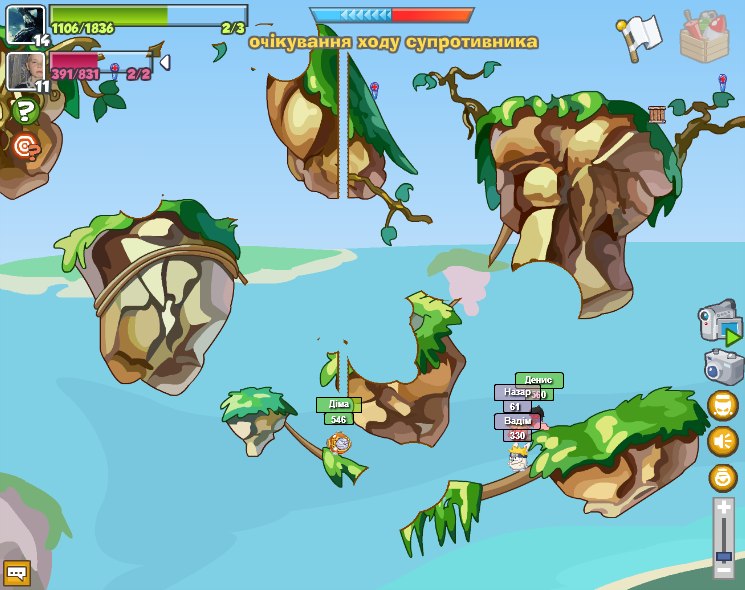
Task: Click the orange target hint icon
Action: [26, 147]
